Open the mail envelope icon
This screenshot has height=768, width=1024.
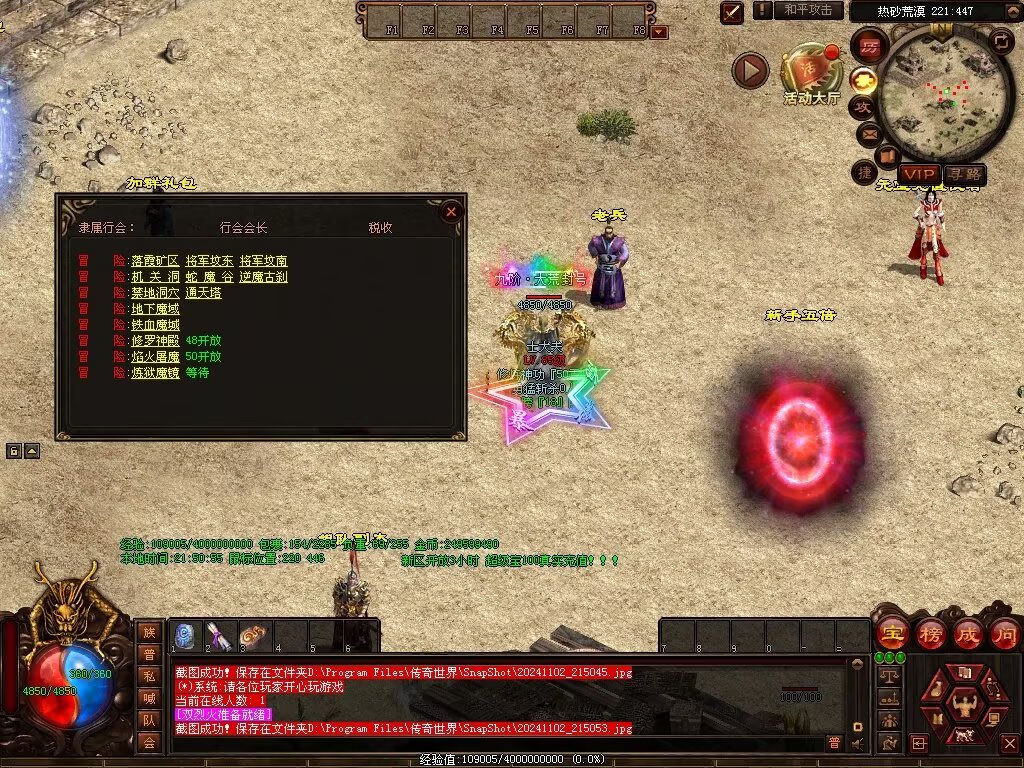pos(867,132)
